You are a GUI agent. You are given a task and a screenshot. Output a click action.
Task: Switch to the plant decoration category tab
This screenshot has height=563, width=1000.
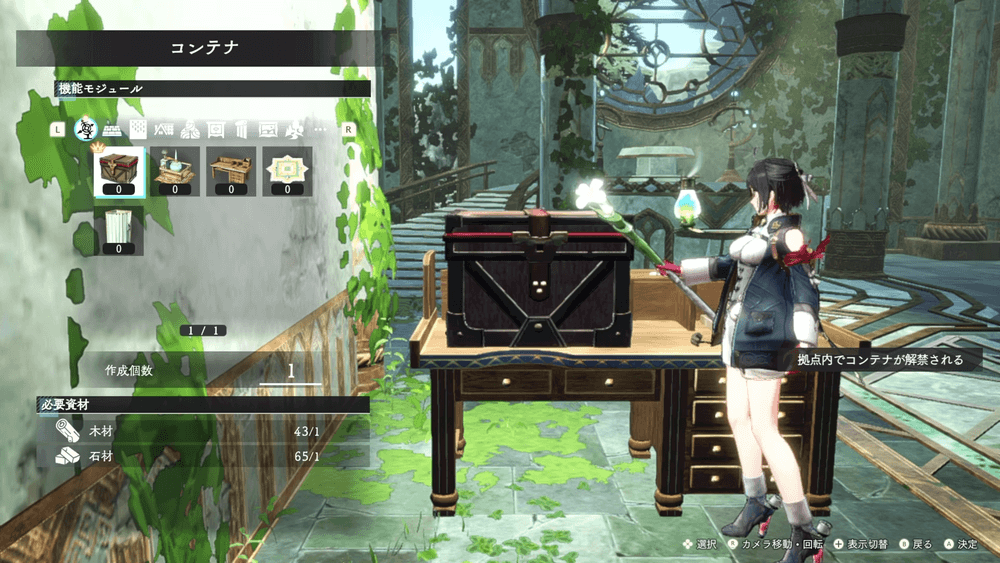(294, 130)
